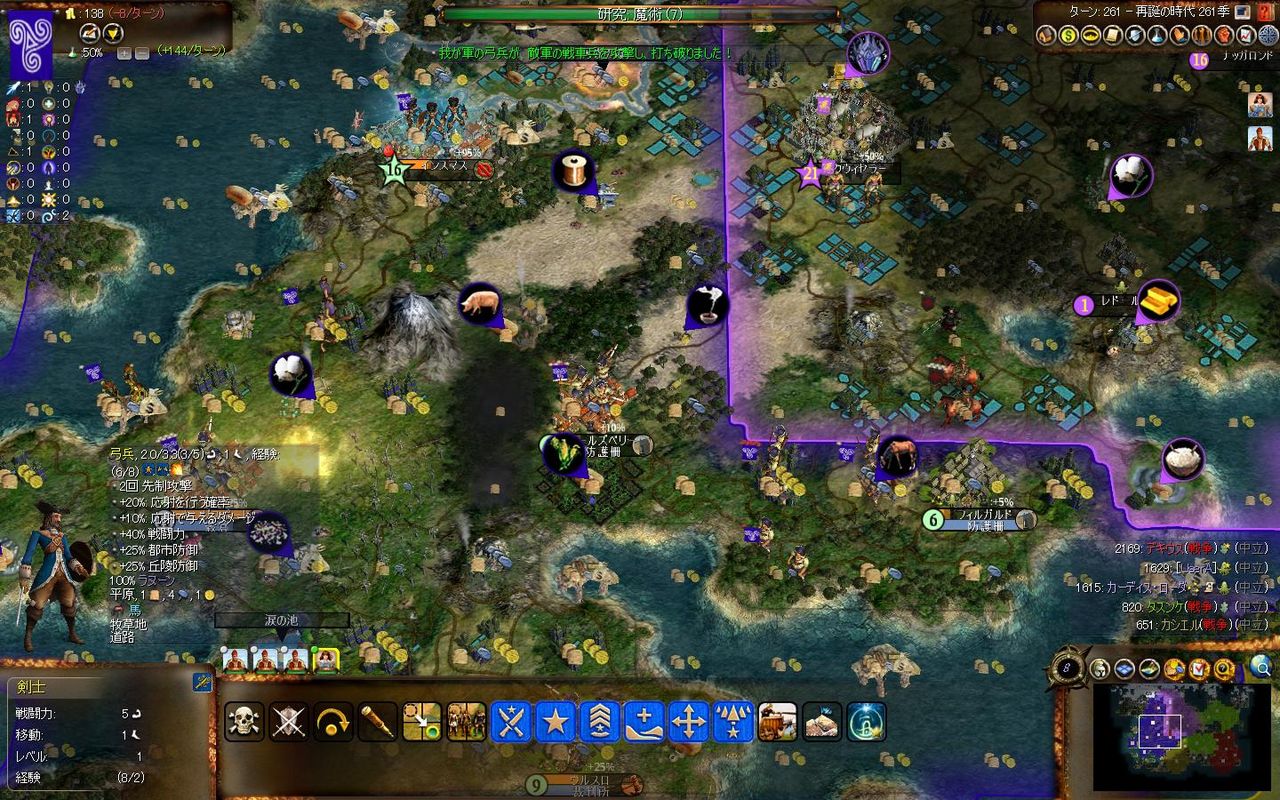
Task: Apply the crossed-swords Combat promotion
Action: 510,722
